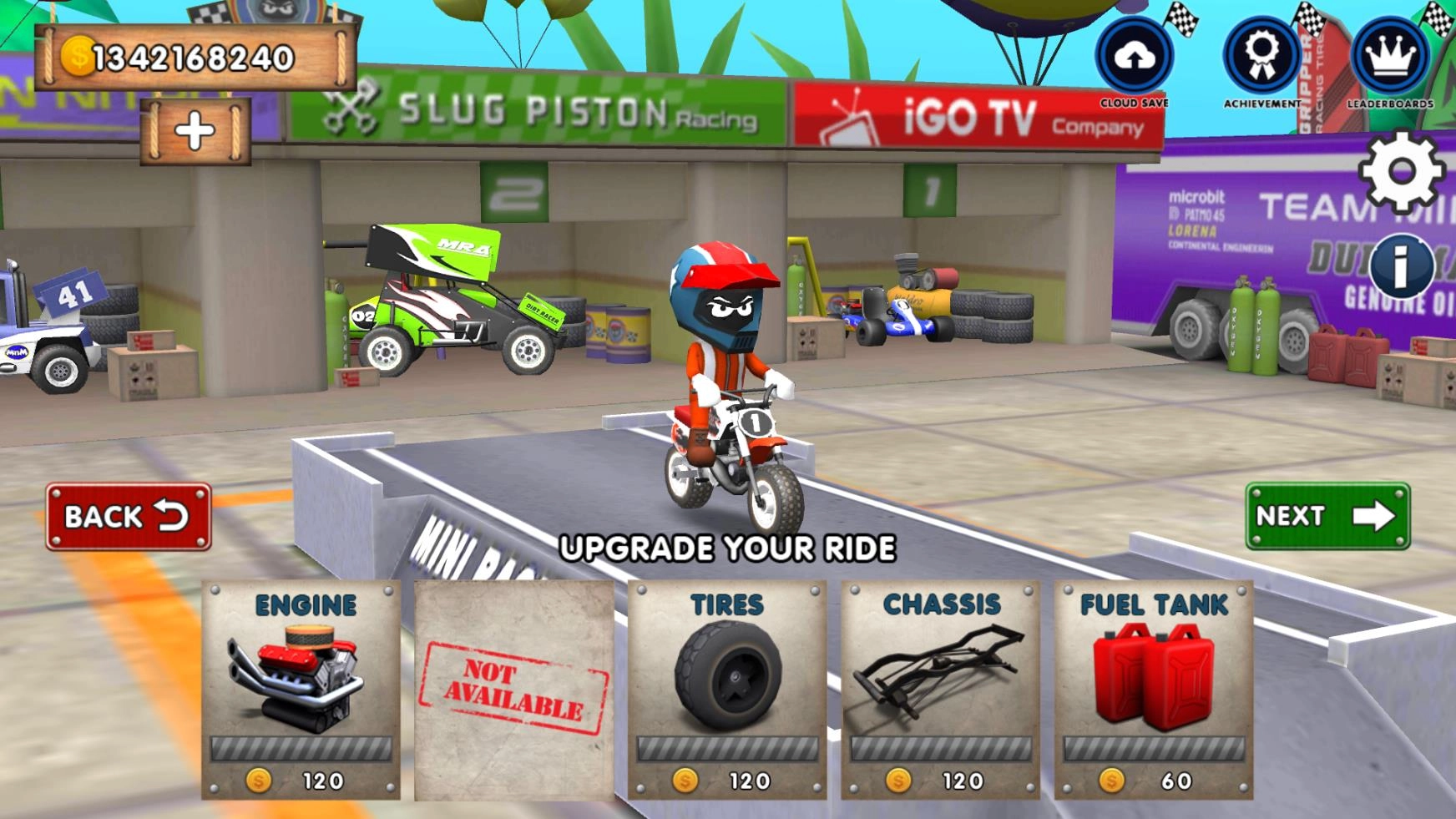
Task: Show the Leaderboards
Action: click(x=1390, y=57)
